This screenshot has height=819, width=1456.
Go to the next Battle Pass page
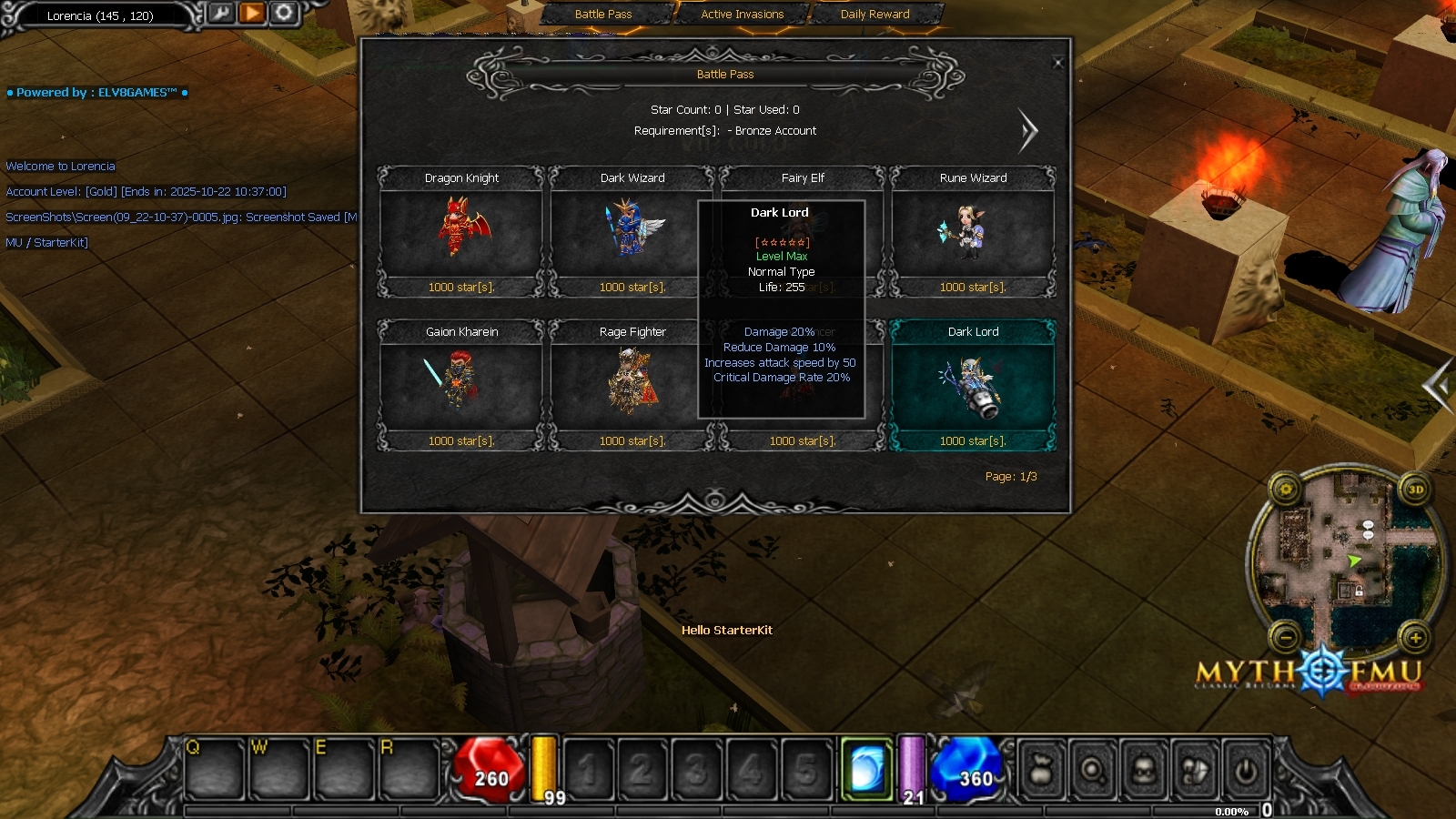pos(1028,131)
